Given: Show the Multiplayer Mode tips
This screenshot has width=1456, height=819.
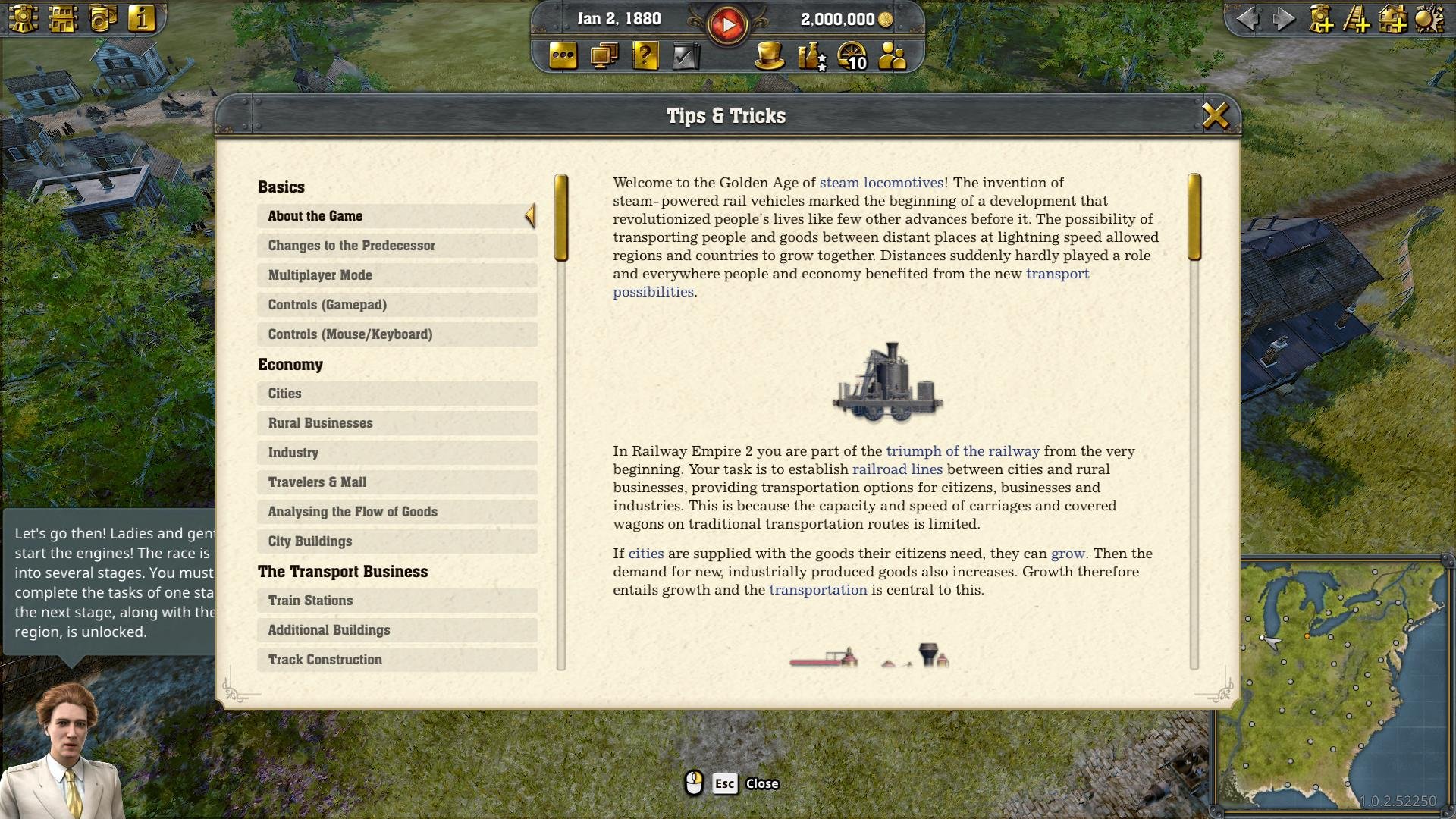Looking at the screenshot, I should click(396, 275).
